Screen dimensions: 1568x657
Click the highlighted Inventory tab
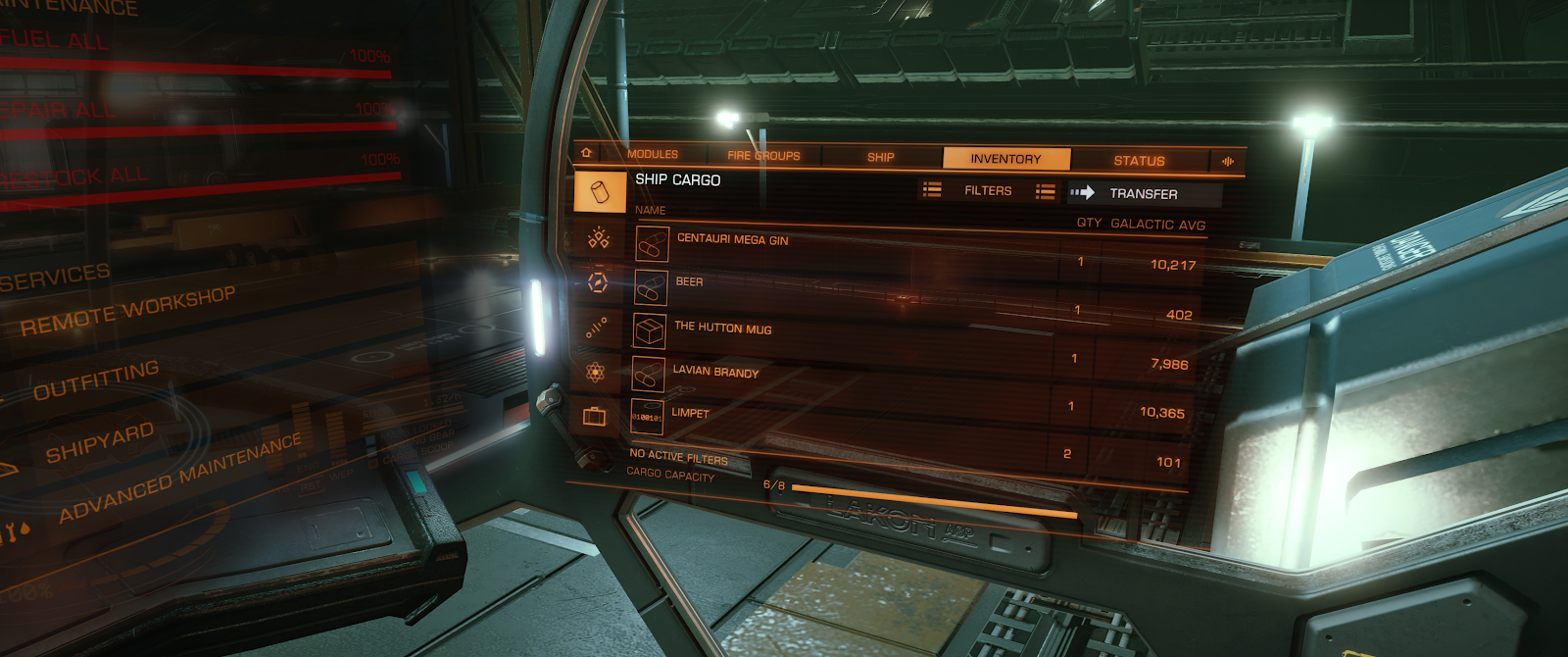coord(1005,159)
